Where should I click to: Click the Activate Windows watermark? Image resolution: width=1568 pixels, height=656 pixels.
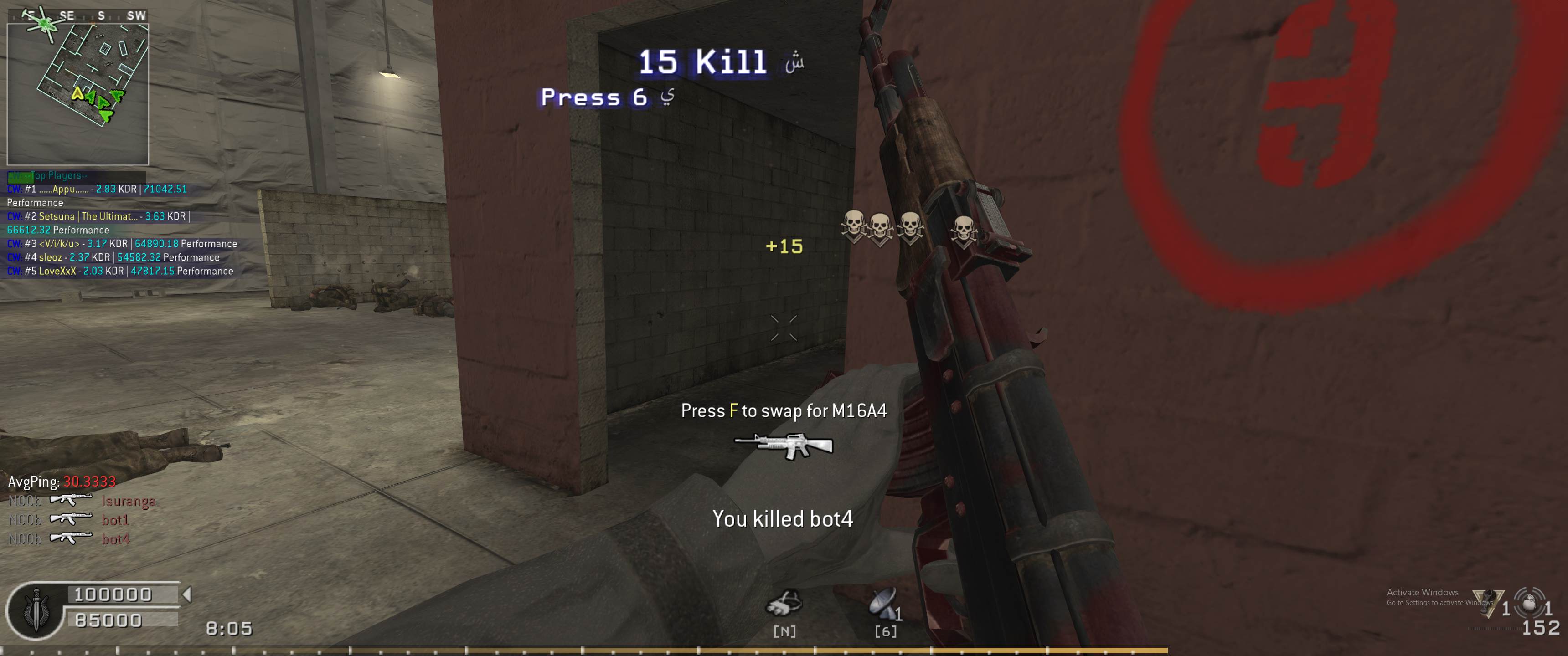click(x=1422, y=593)
